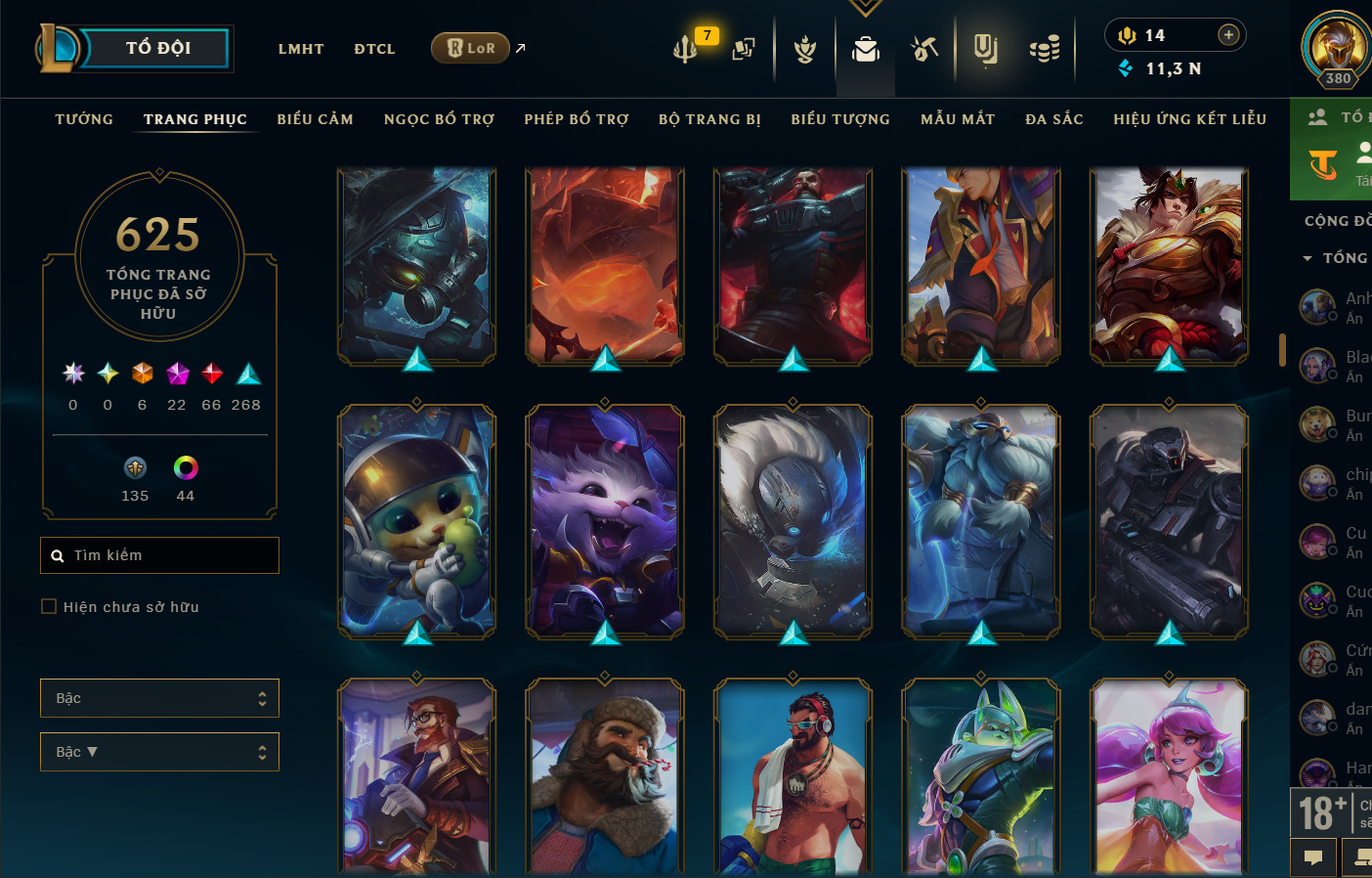Go to the PHÉP BỔ TRỢ tab

[577, 119]
